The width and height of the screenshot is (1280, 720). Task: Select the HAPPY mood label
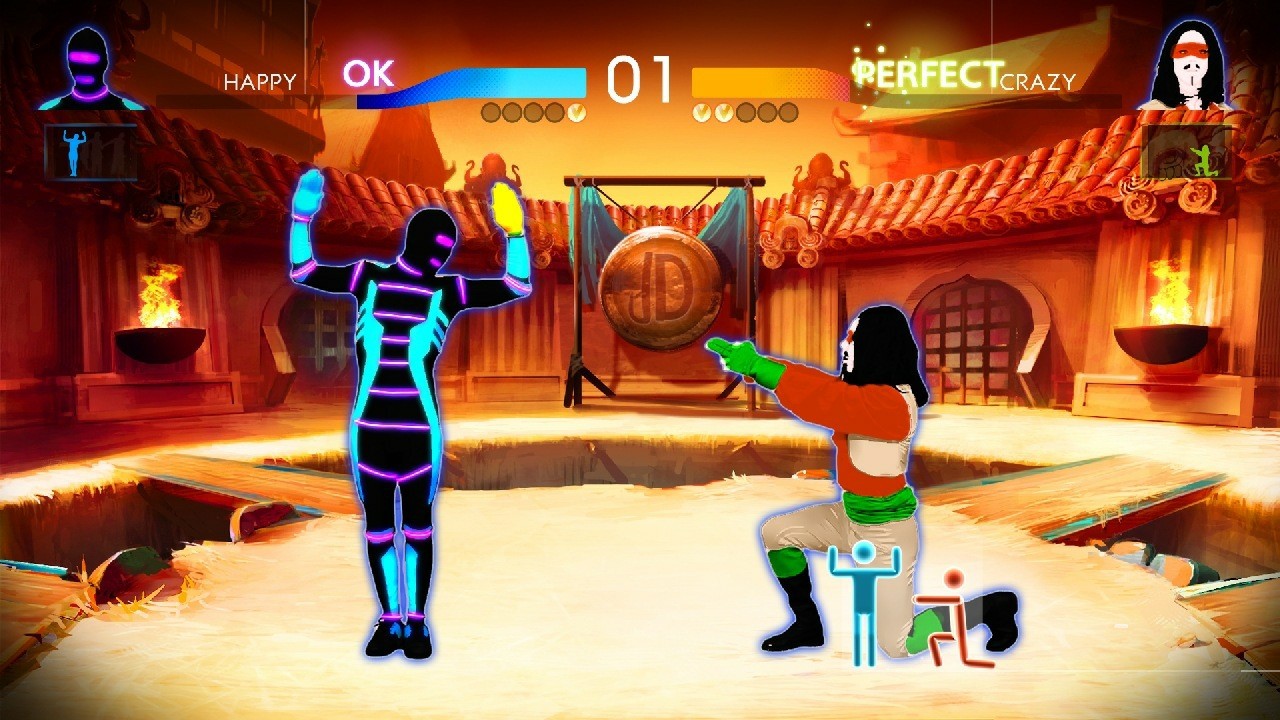(x=262, y=83)
